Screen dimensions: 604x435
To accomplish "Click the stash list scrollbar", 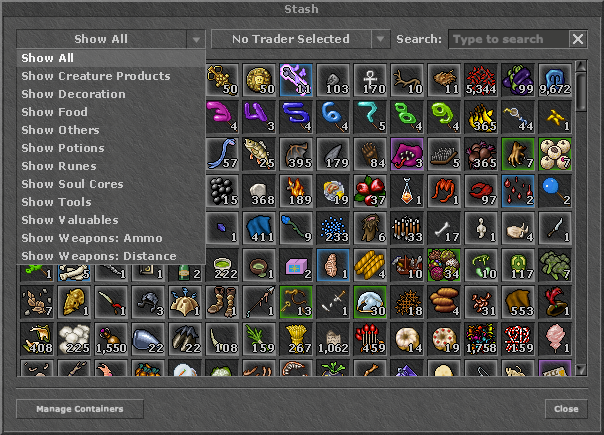I will pos(581,90).
